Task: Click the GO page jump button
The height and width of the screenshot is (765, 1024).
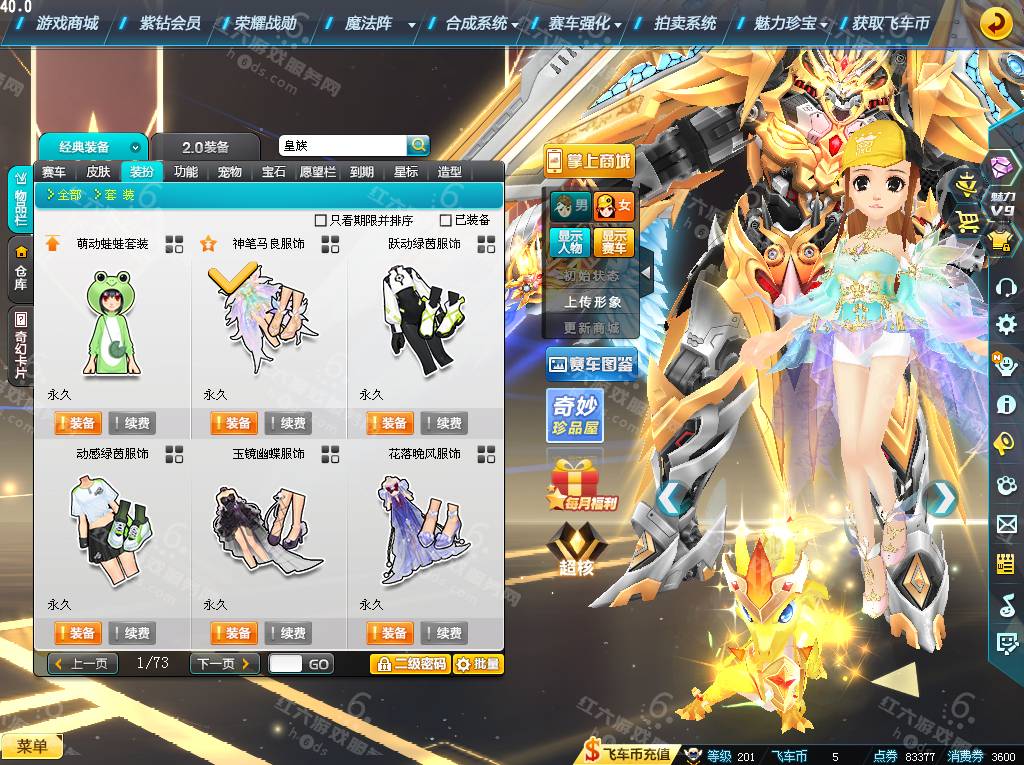Action: (318, 664)
